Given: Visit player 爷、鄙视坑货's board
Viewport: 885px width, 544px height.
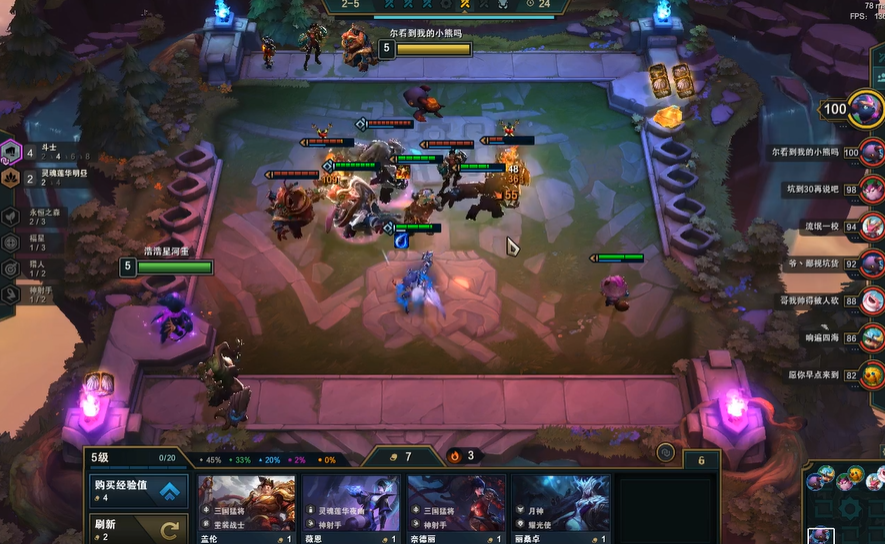Looking at the screenshot, I should [872, 264].
